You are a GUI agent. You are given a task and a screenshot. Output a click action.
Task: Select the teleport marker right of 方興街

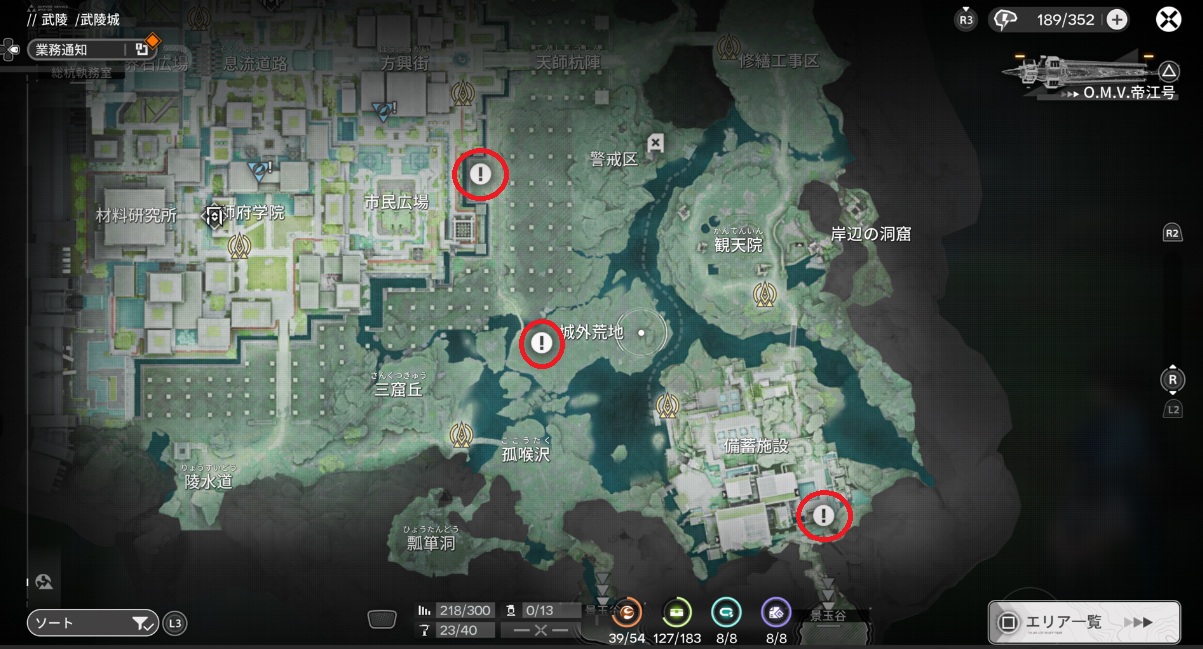[x=462, y=93]
